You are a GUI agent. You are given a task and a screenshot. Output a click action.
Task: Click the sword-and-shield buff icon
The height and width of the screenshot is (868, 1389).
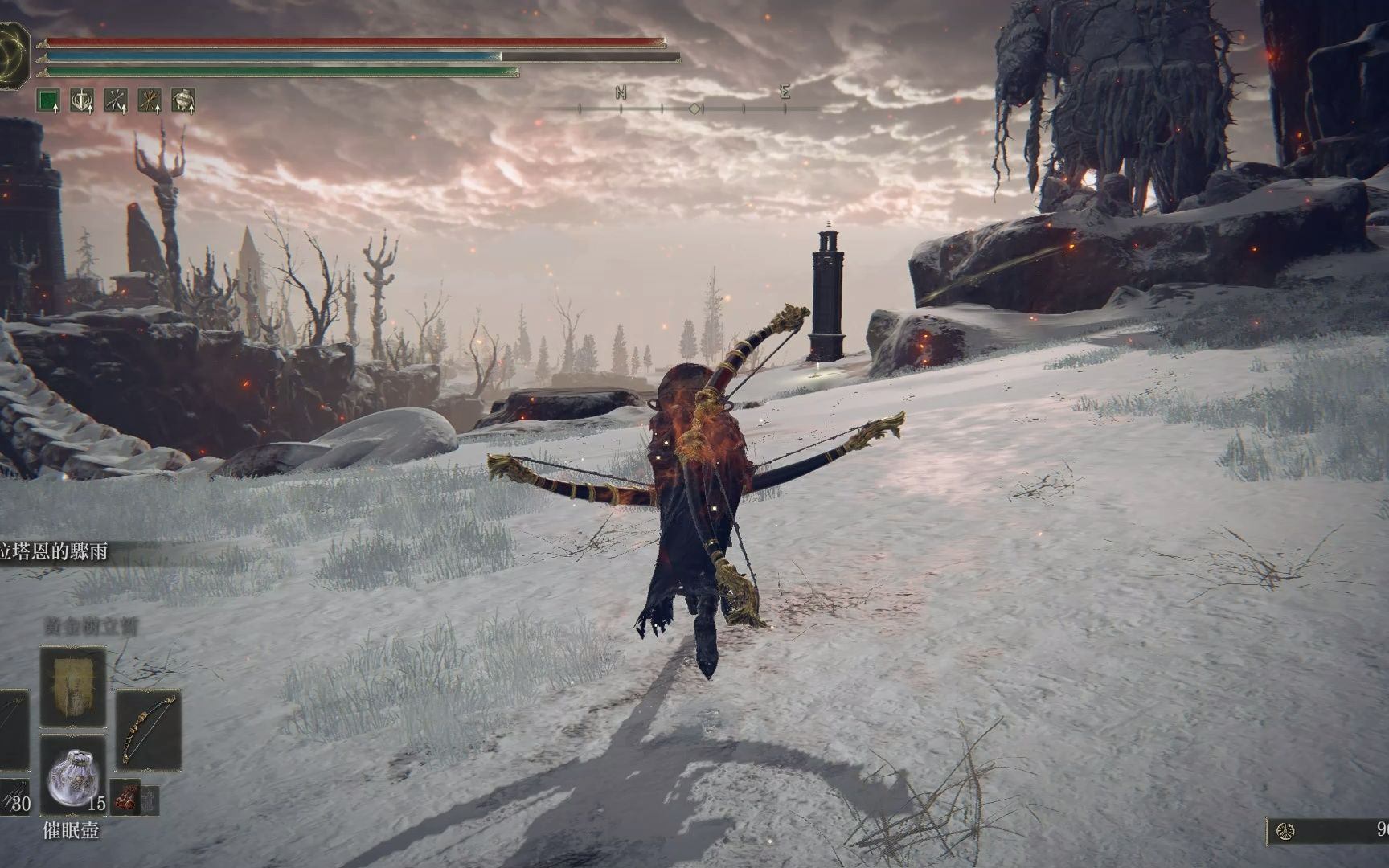pos(82,100)
